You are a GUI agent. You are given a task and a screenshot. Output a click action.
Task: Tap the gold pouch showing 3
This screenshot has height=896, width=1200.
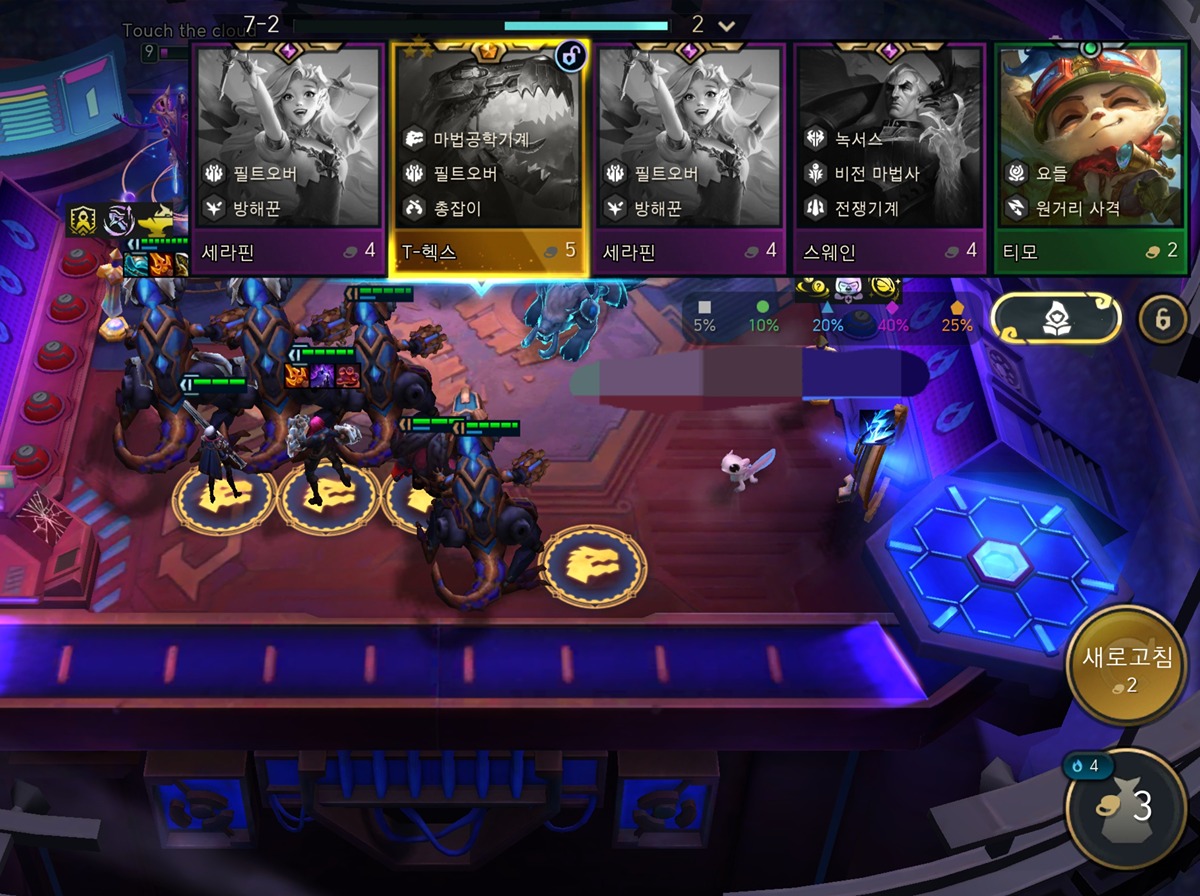tap(1125, 808)
